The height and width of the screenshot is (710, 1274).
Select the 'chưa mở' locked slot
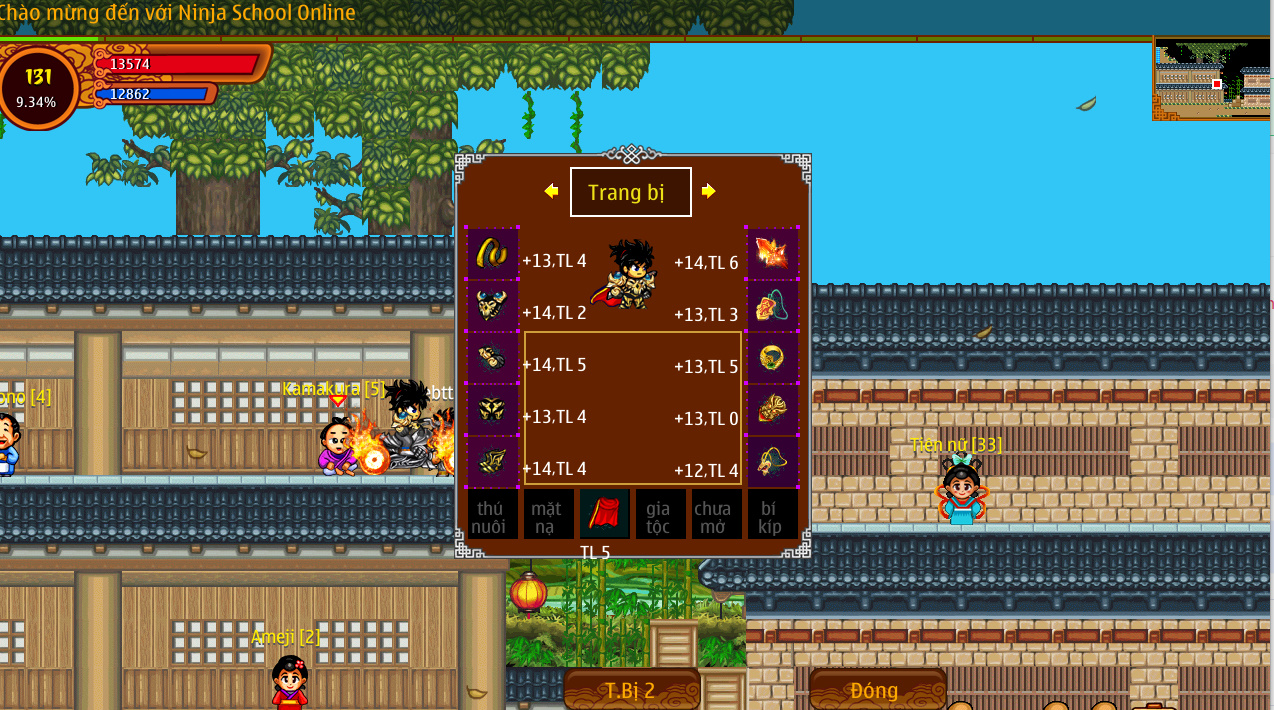coord(716,514)
